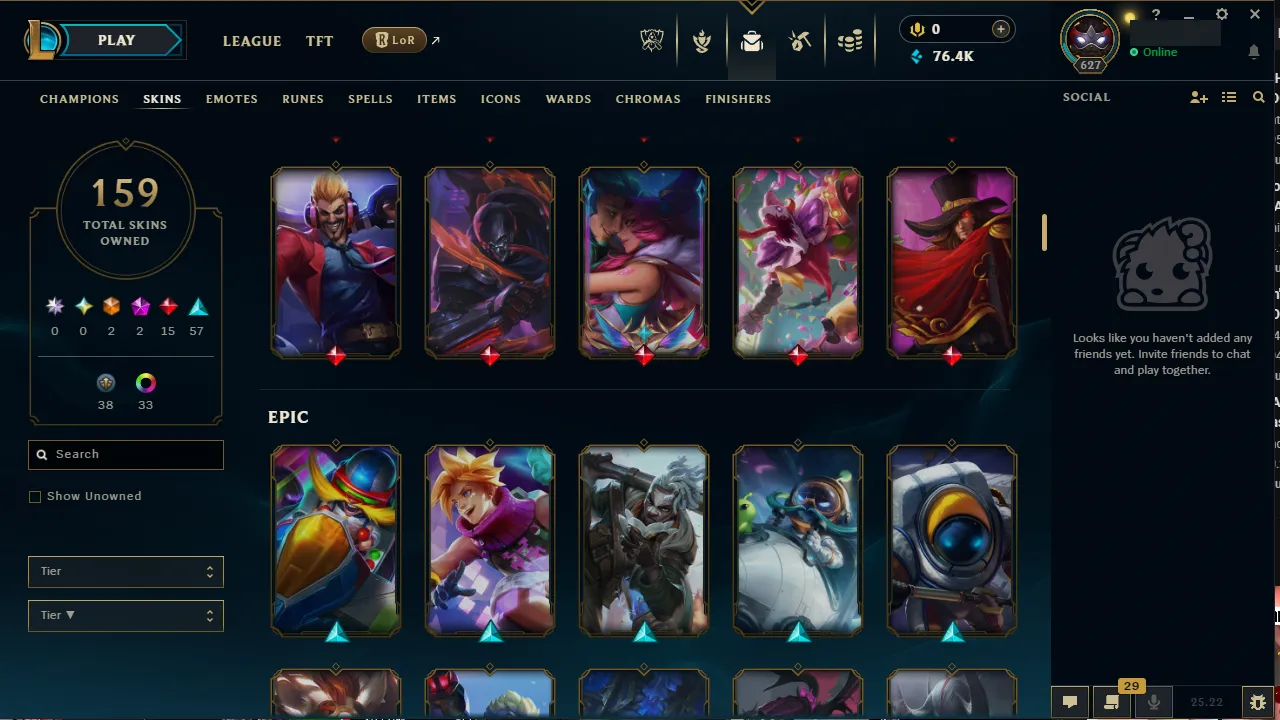
Task: Click the search icon in the Social panel
Action: 1258,97
